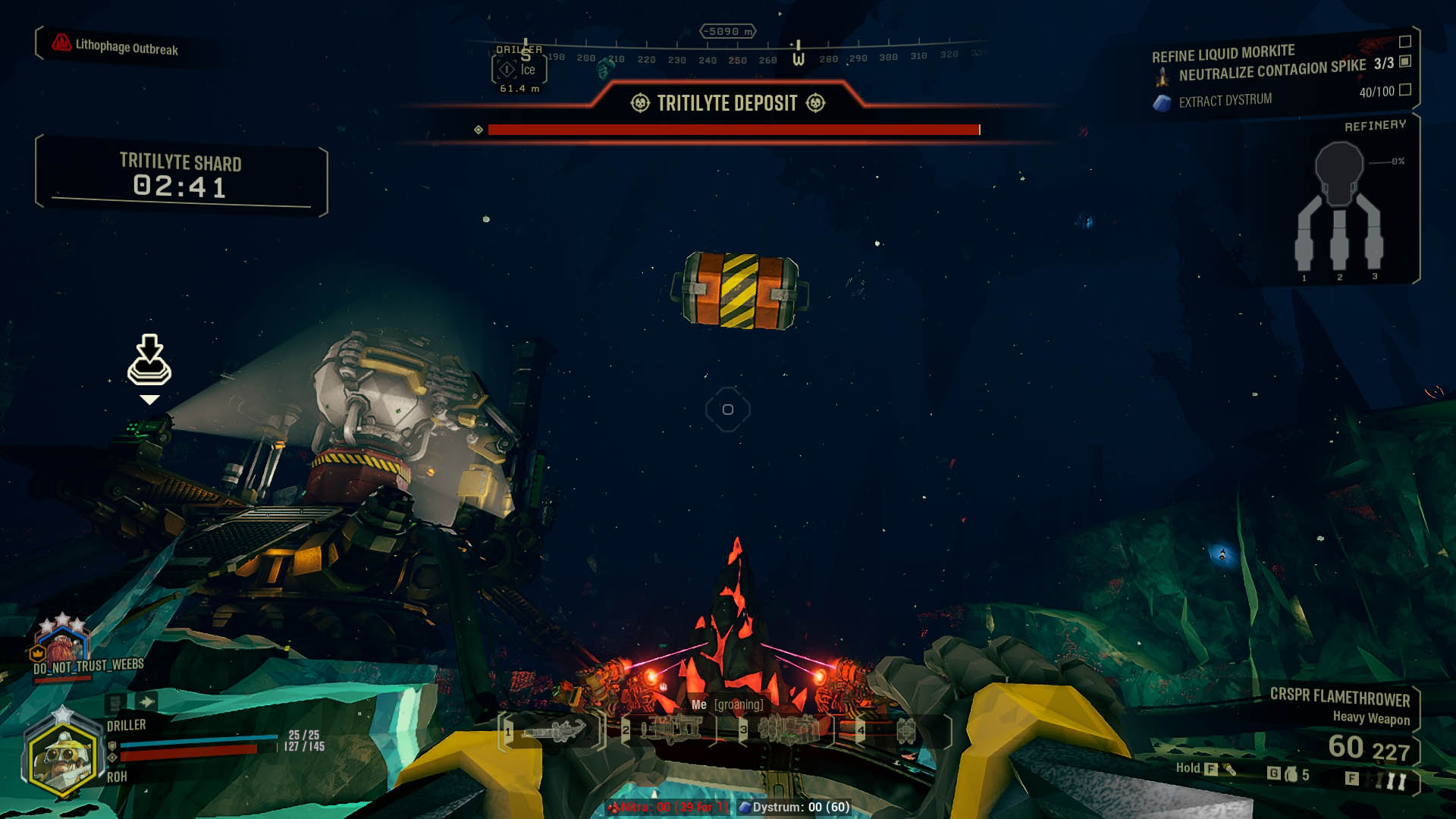Click the Hold F pickaxe icon
This screenshot has height=819, width=1456.
point(1228,768)
